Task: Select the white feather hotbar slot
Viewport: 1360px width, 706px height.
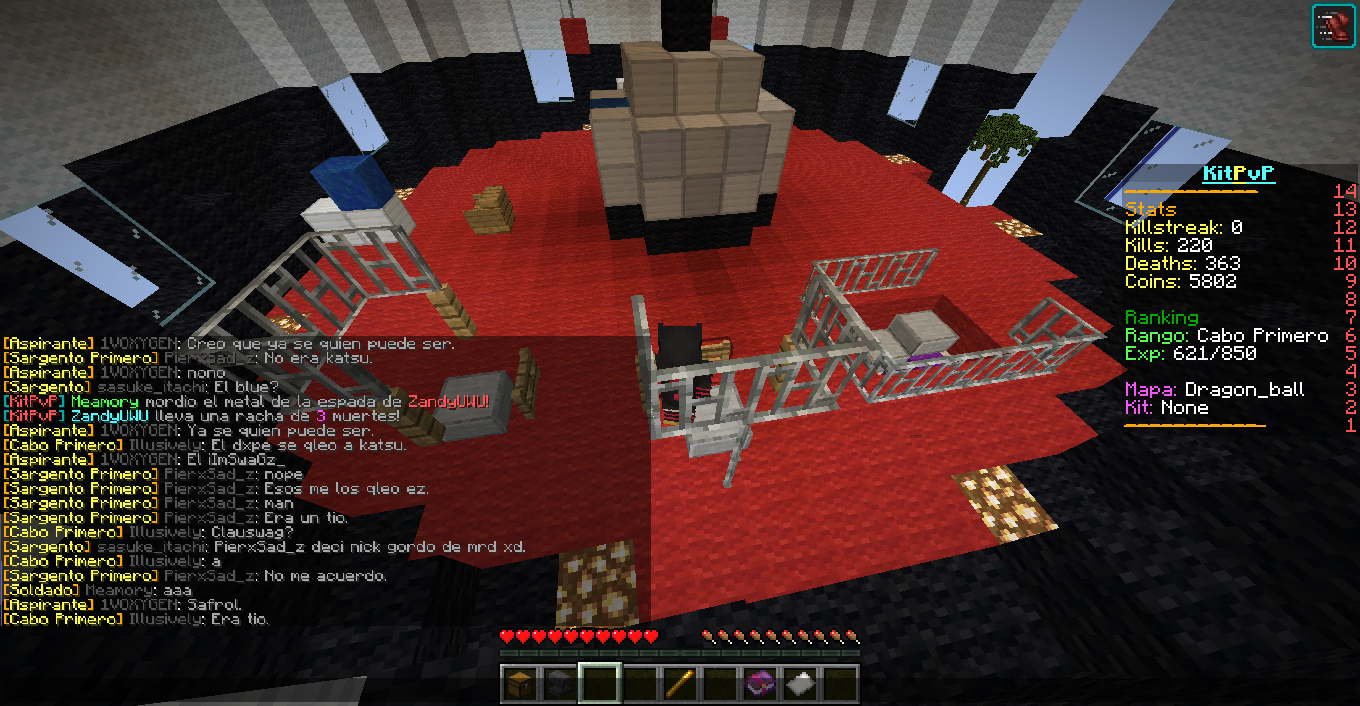Action: pos(799,684)
